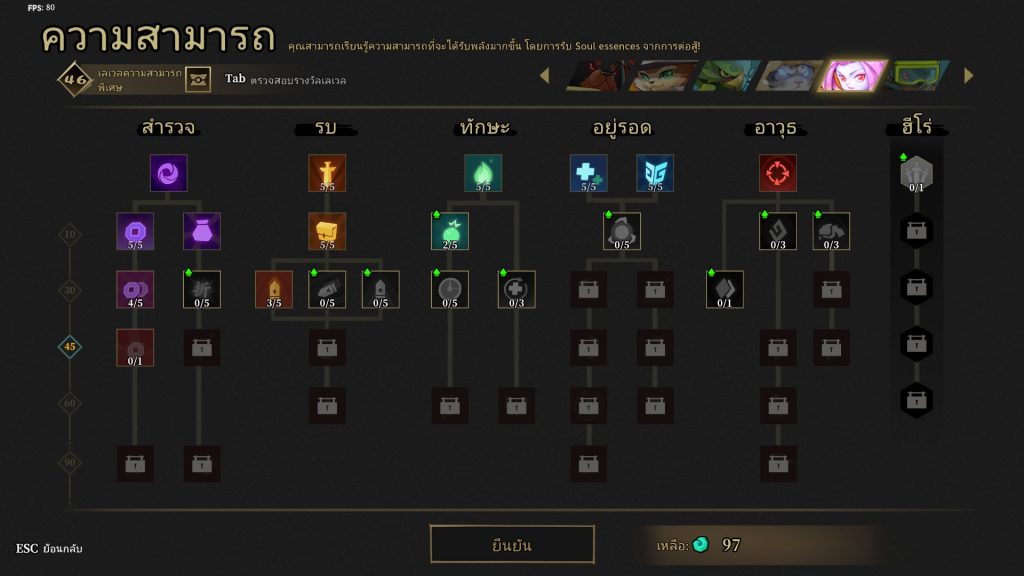This screenshot has height=576, width=1024.
Task: Select the purple swirl talent
Action: pyautogui.click(x=169, y=173)
